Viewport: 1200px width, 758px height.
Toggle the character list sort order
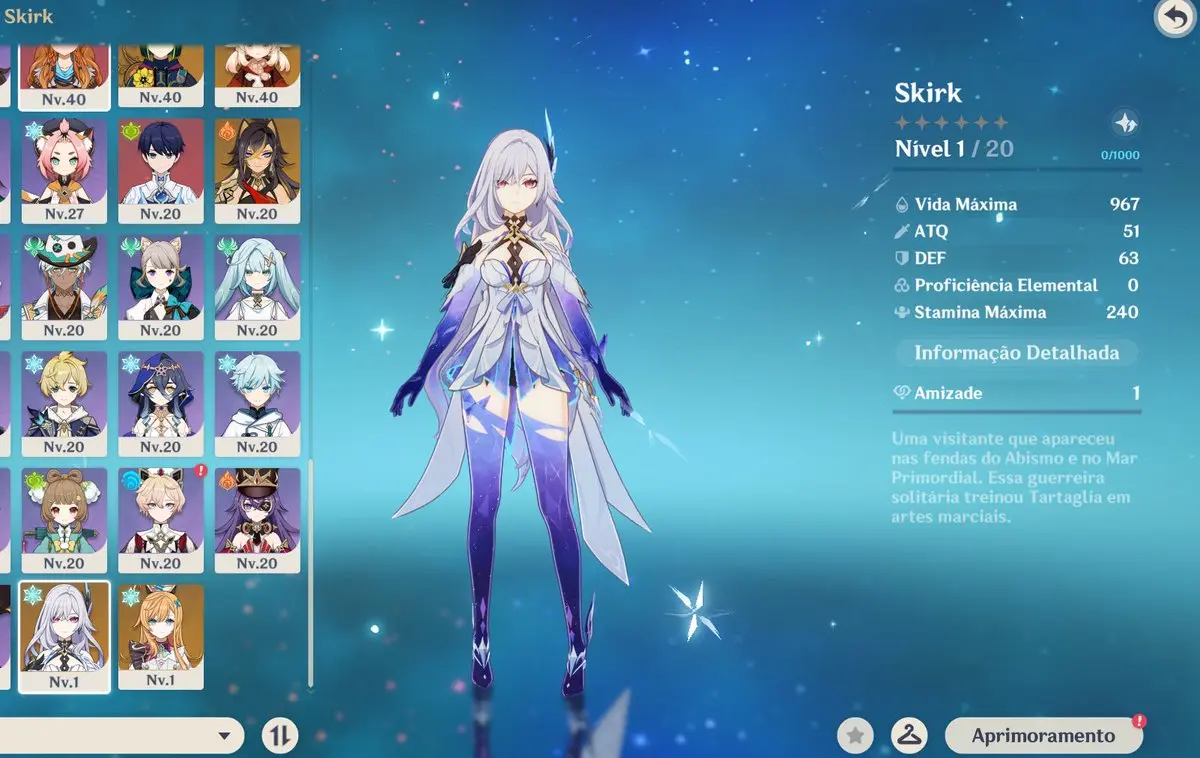280,736
